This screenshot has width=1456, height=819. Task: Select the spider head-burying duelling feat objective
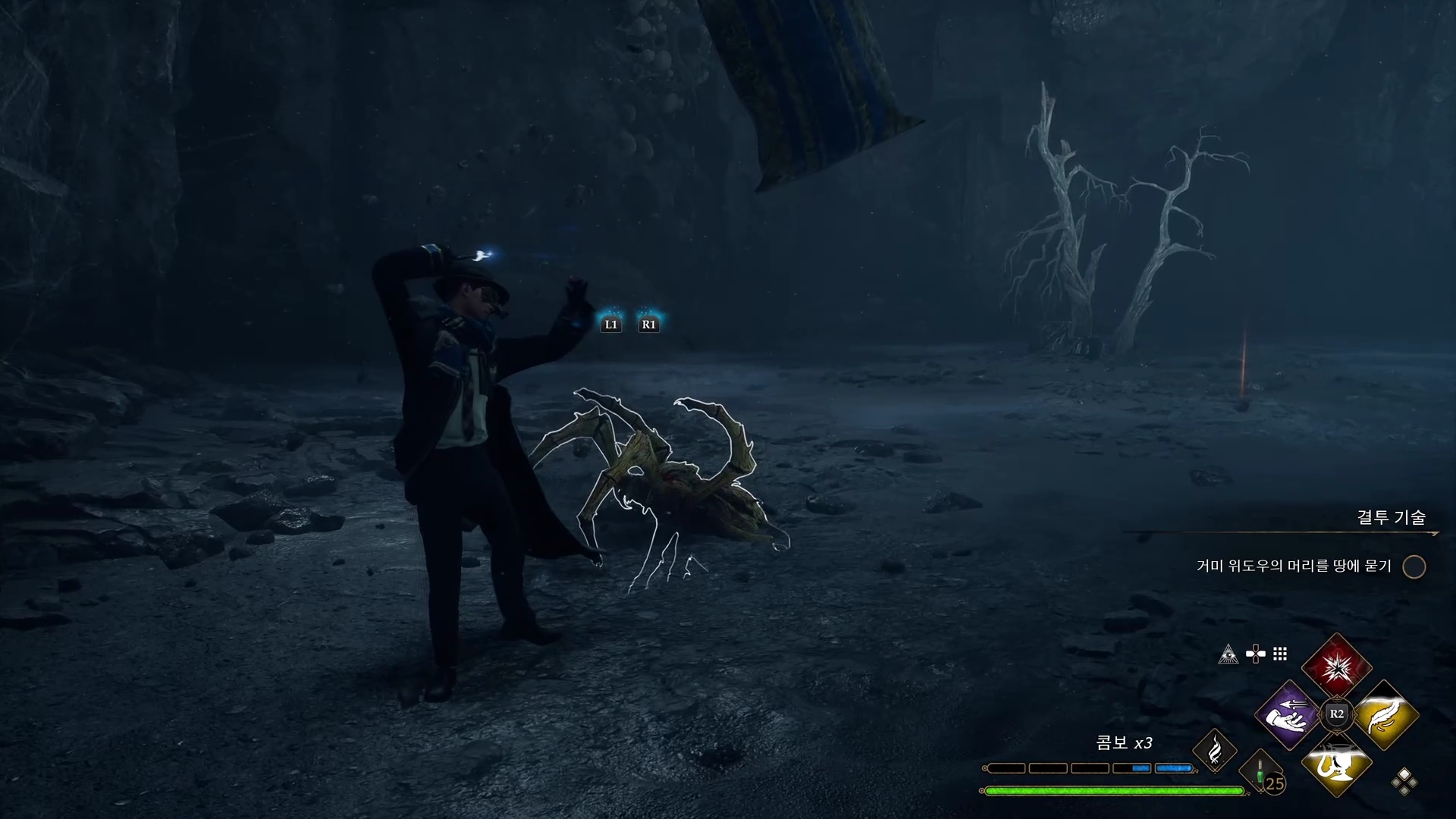pos(1294,566)
